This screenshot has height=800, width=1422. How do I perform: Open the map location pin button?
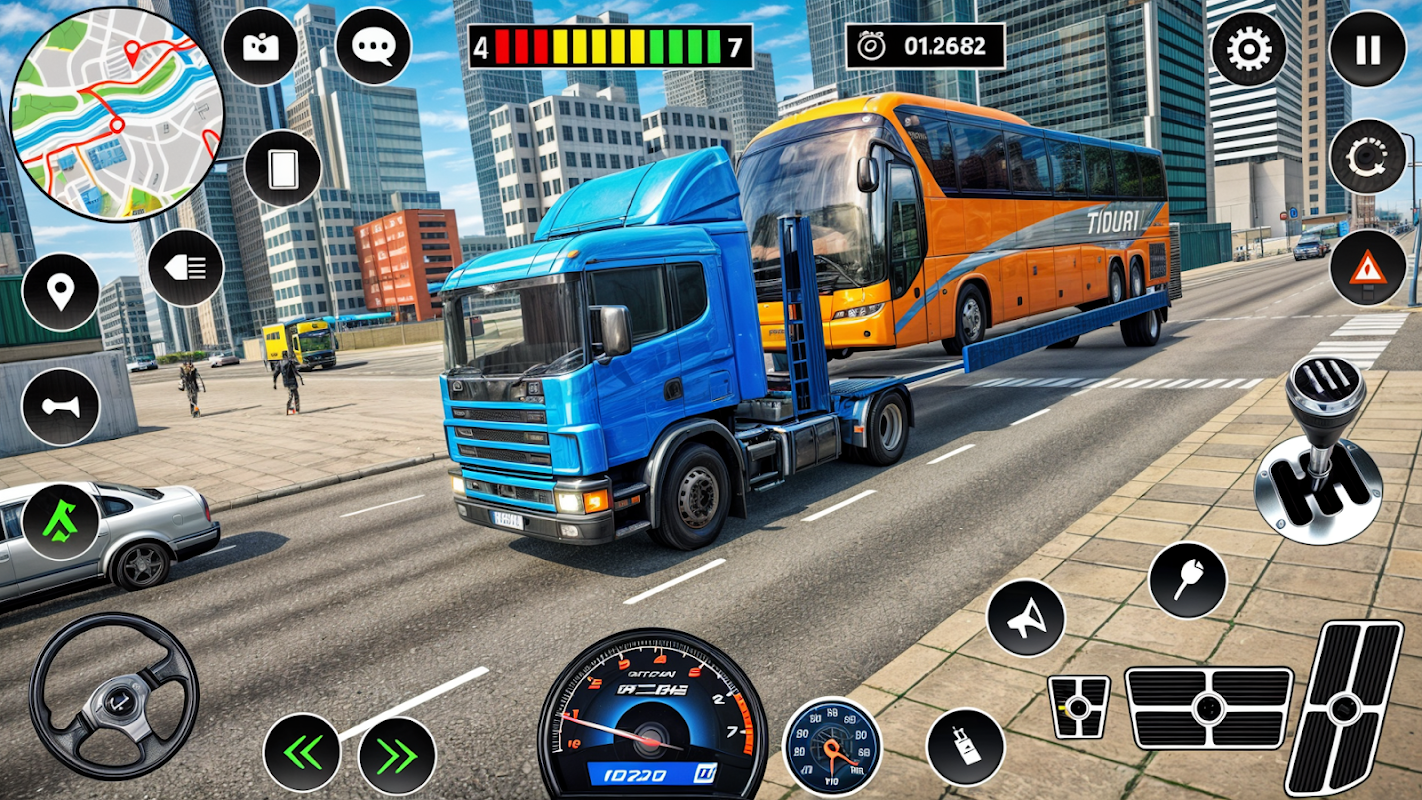pos(60,292)
